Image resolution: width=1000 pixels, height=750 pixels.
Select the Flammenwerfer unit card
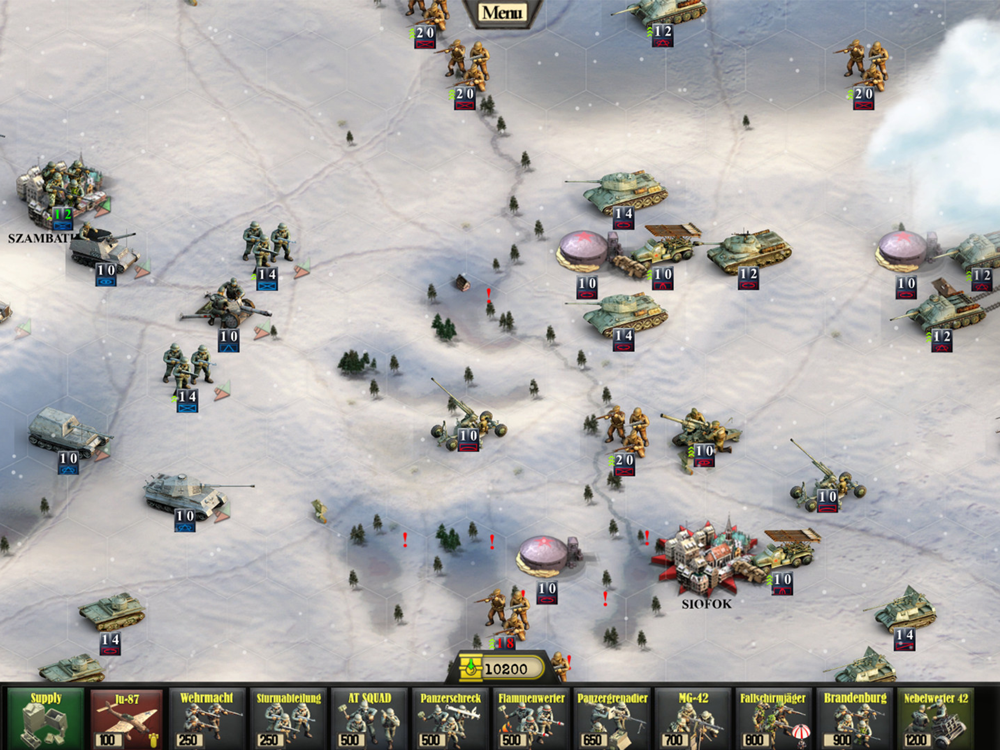pos(531,718)
